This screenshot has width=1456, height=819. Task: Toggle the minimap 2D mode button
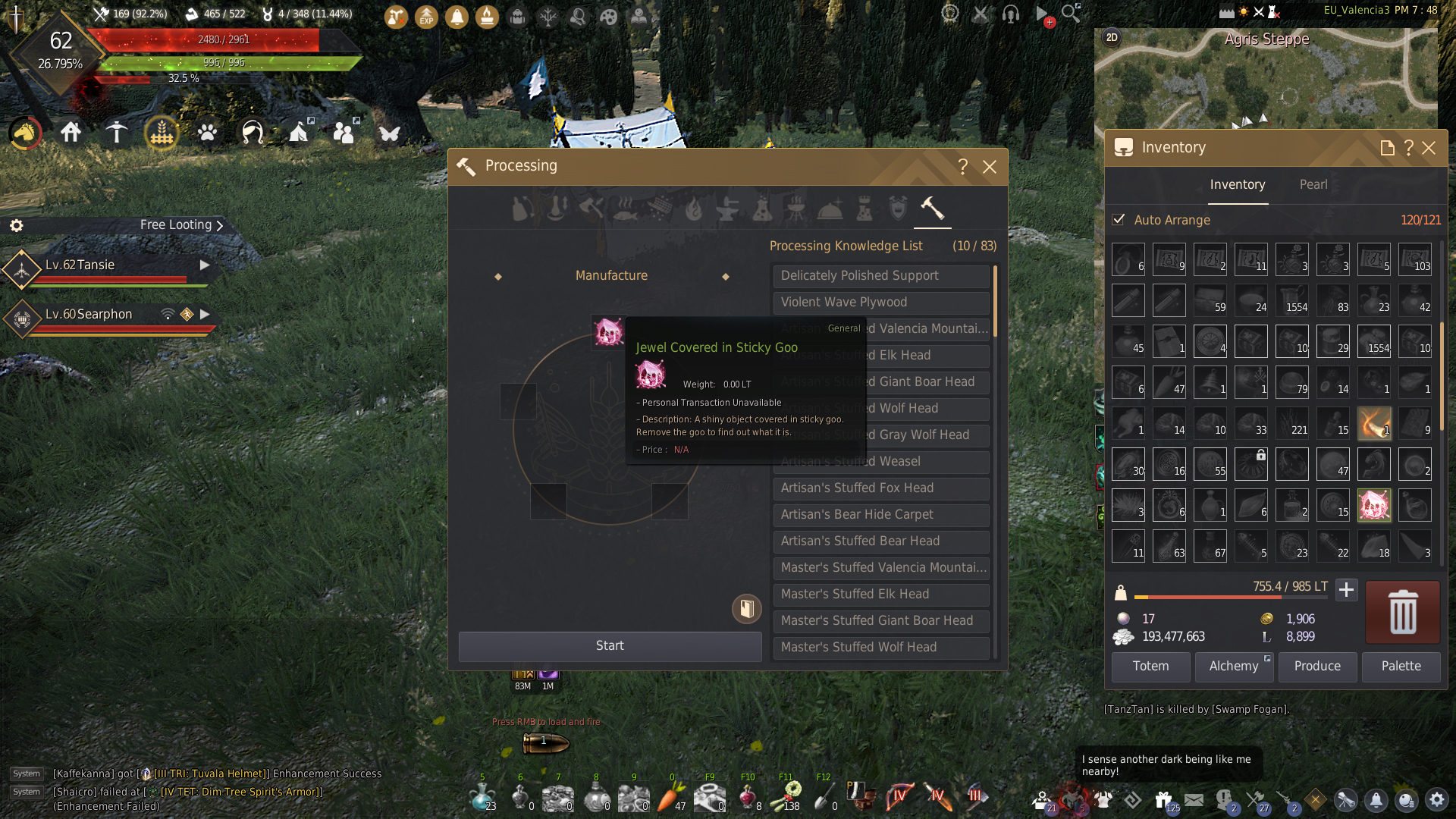tap(1112, 37)
